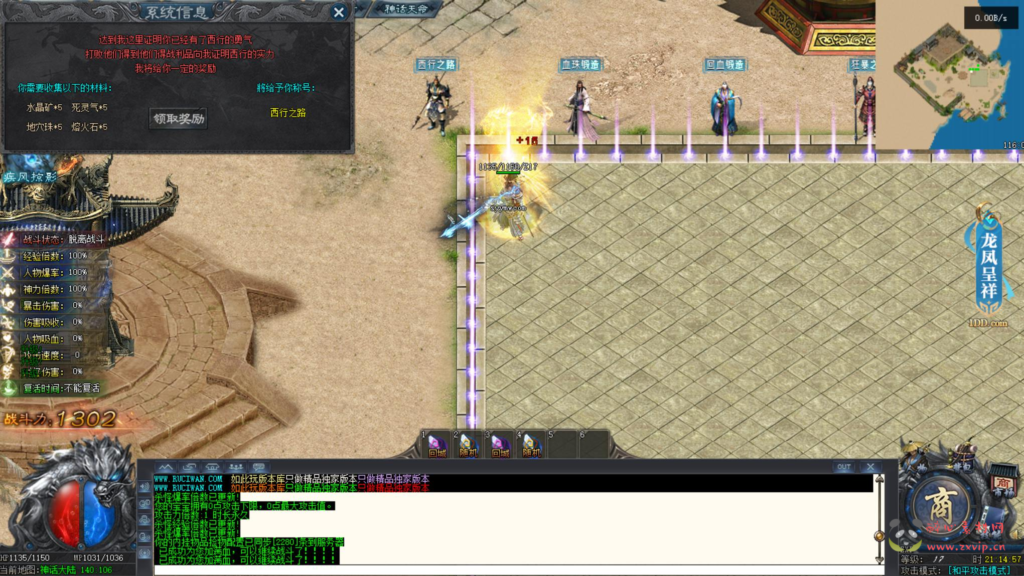
Task: Use the 回城 scroll in hotbar slot 1
Action: pos(437,445)
